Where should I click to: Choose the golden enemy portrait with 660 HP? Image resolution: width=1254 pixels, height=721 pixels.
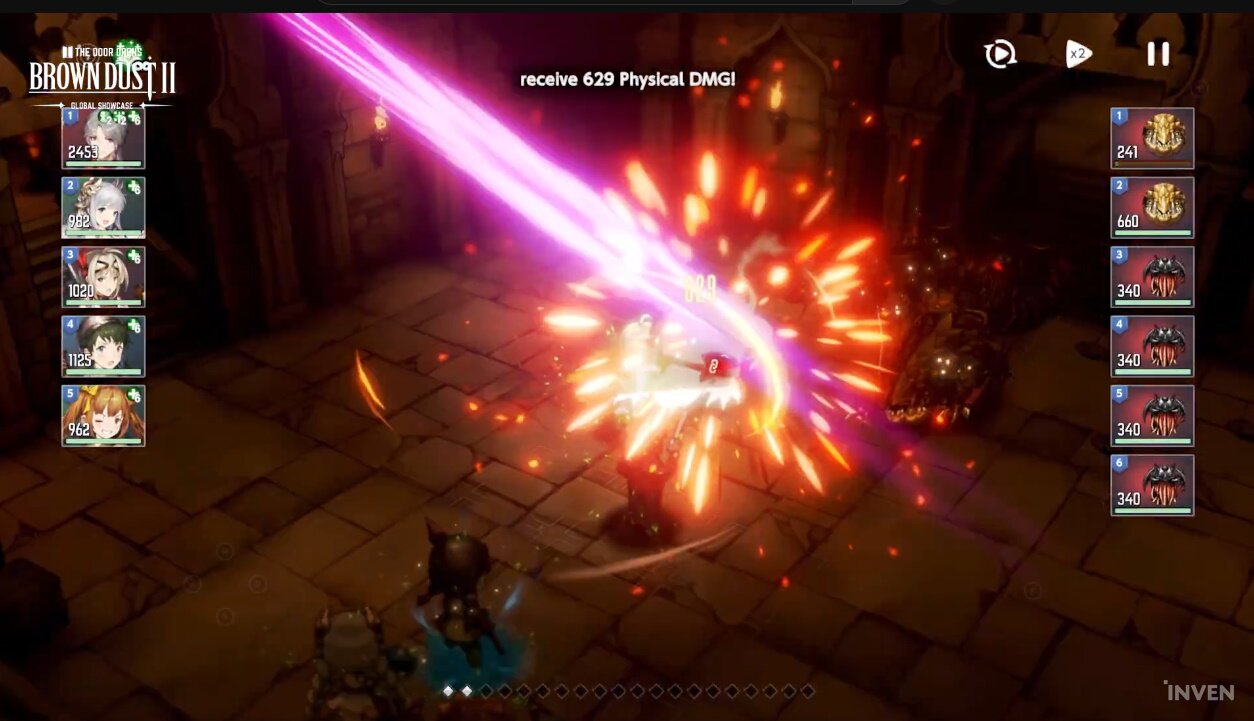[1152, 208]
